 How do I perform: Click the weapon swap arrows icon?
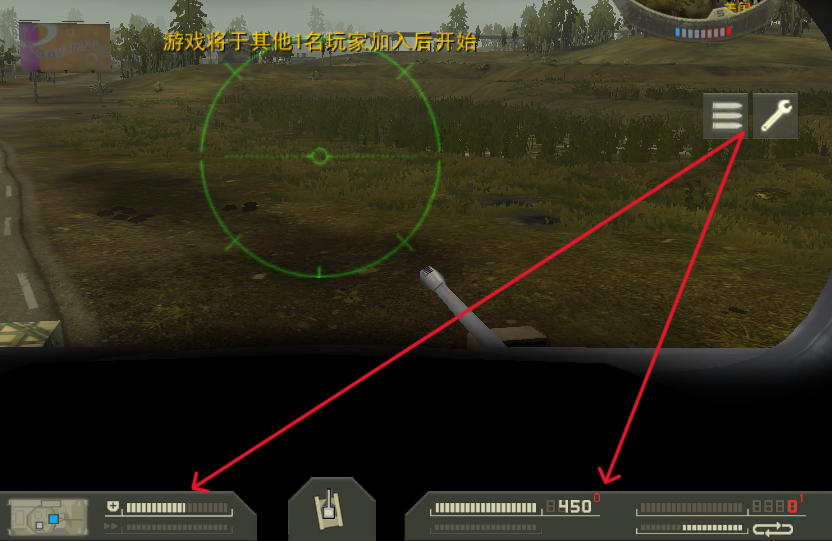pyautogui.click(x=772, y=528)
